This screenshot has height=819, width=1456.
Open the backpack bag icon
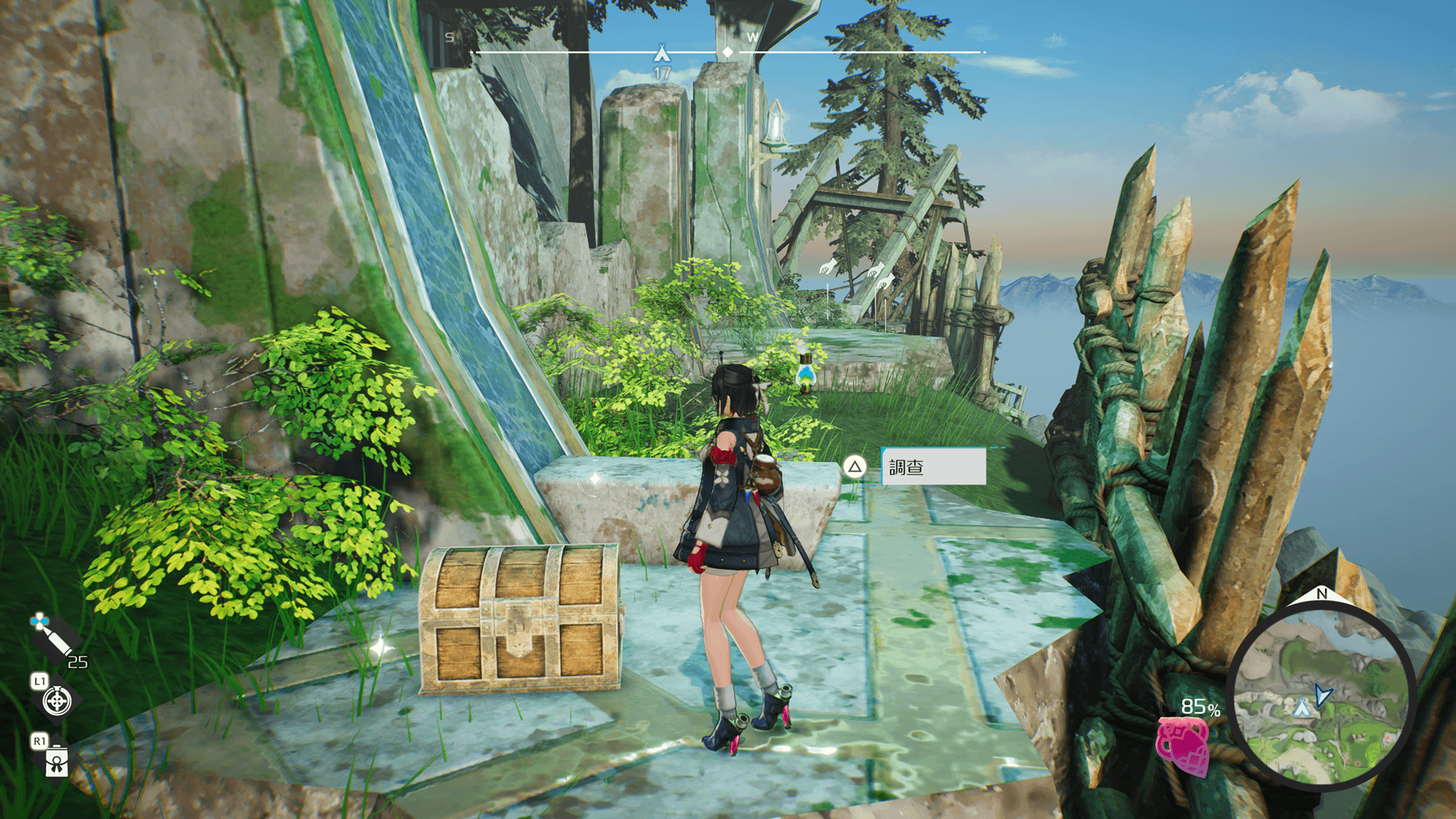(x=57, y=761)
